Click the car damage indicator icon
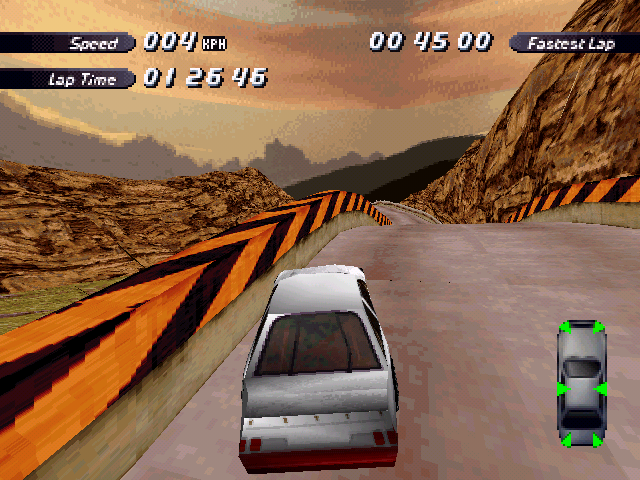 coord(581,383)
